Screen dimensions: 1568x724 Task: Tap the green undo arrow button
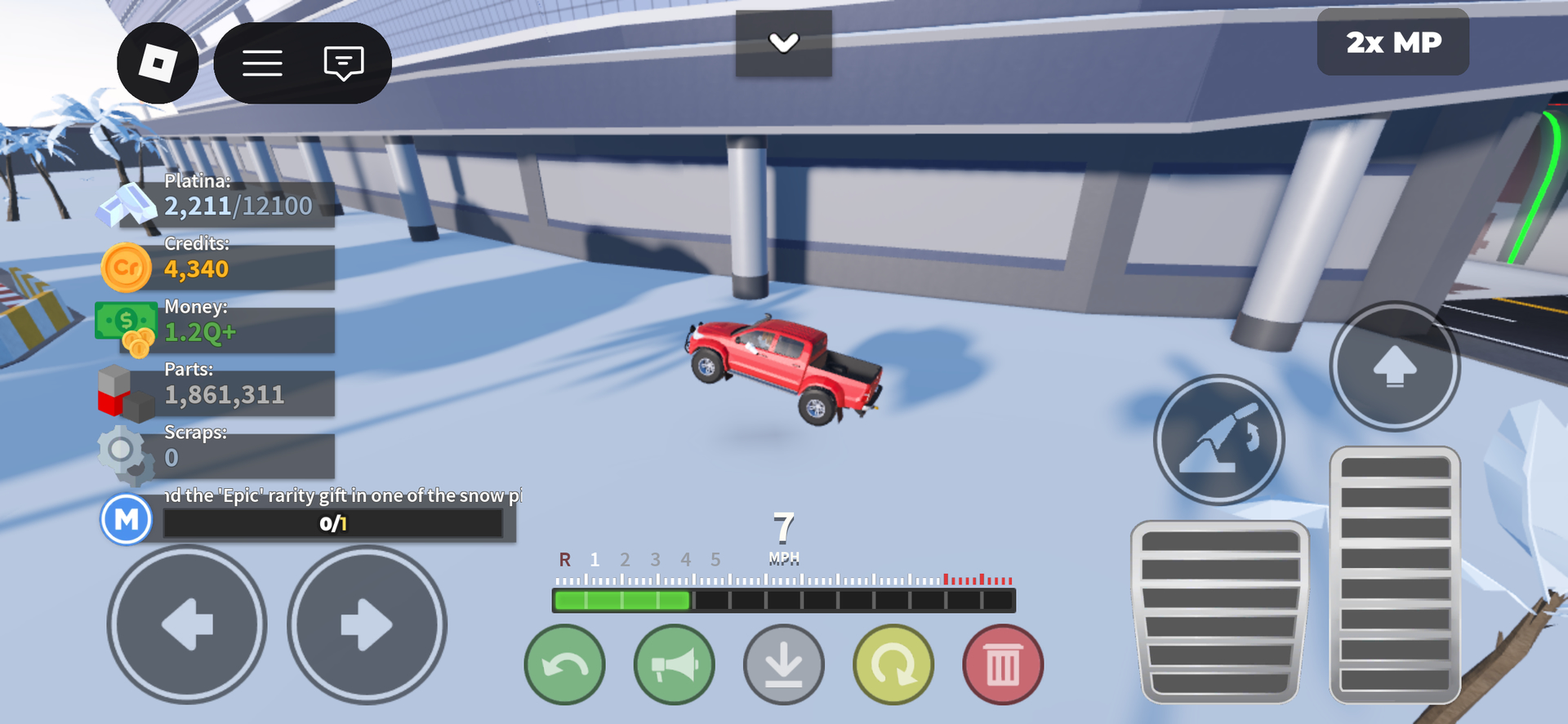pos(564,664)
